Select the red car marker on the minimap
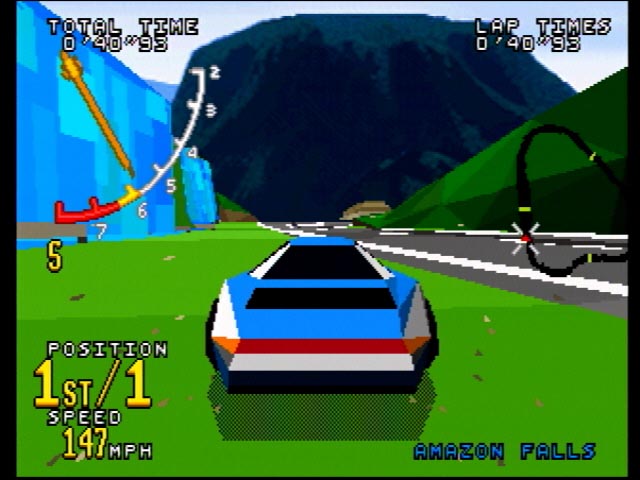 tap(524, 238)
